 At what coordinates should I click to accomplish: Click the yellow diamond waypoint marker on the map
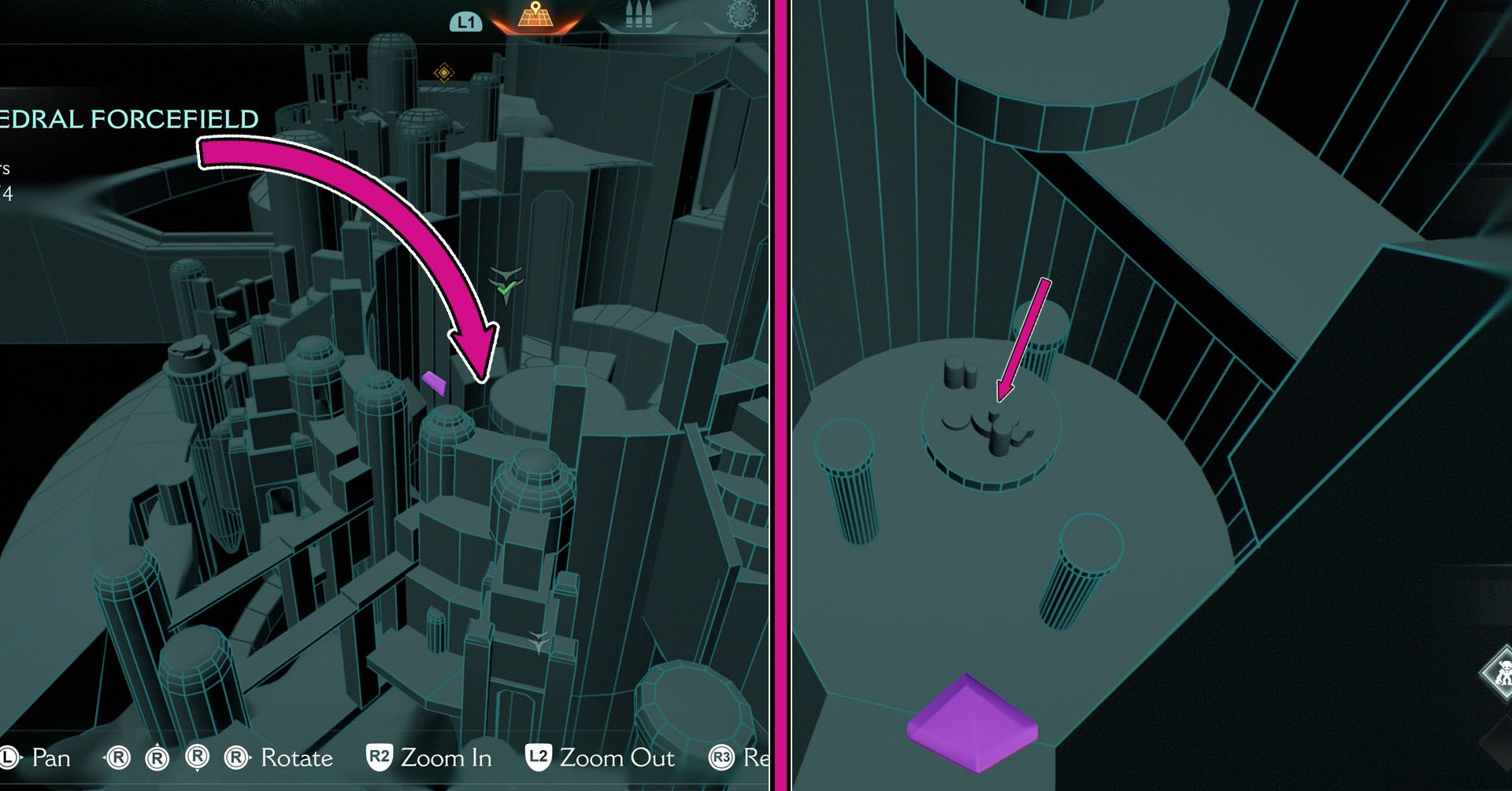pyautogui.click(x=443, y=72)
